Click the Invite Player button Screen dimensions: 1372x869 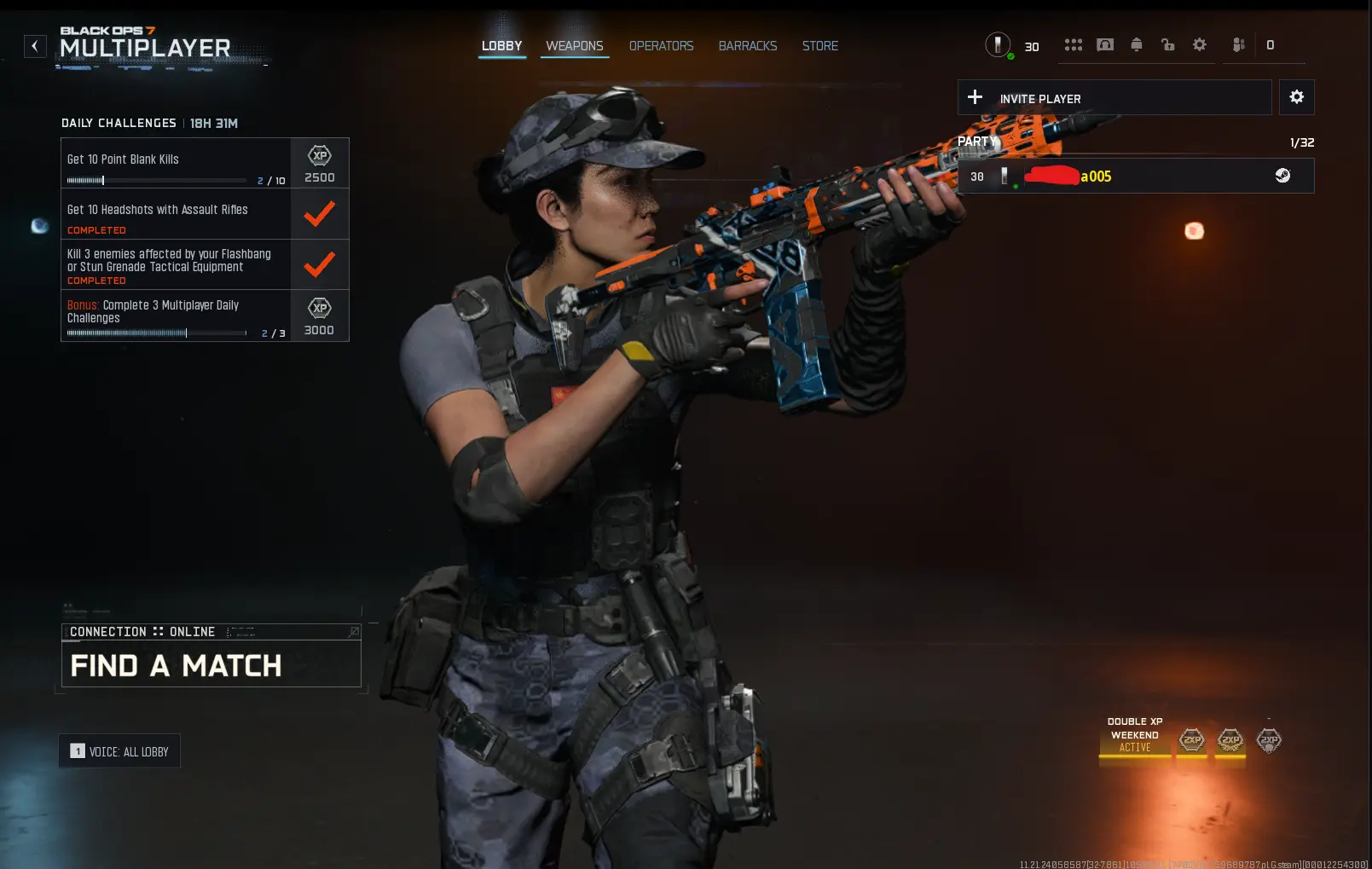tap(1114, 98)
